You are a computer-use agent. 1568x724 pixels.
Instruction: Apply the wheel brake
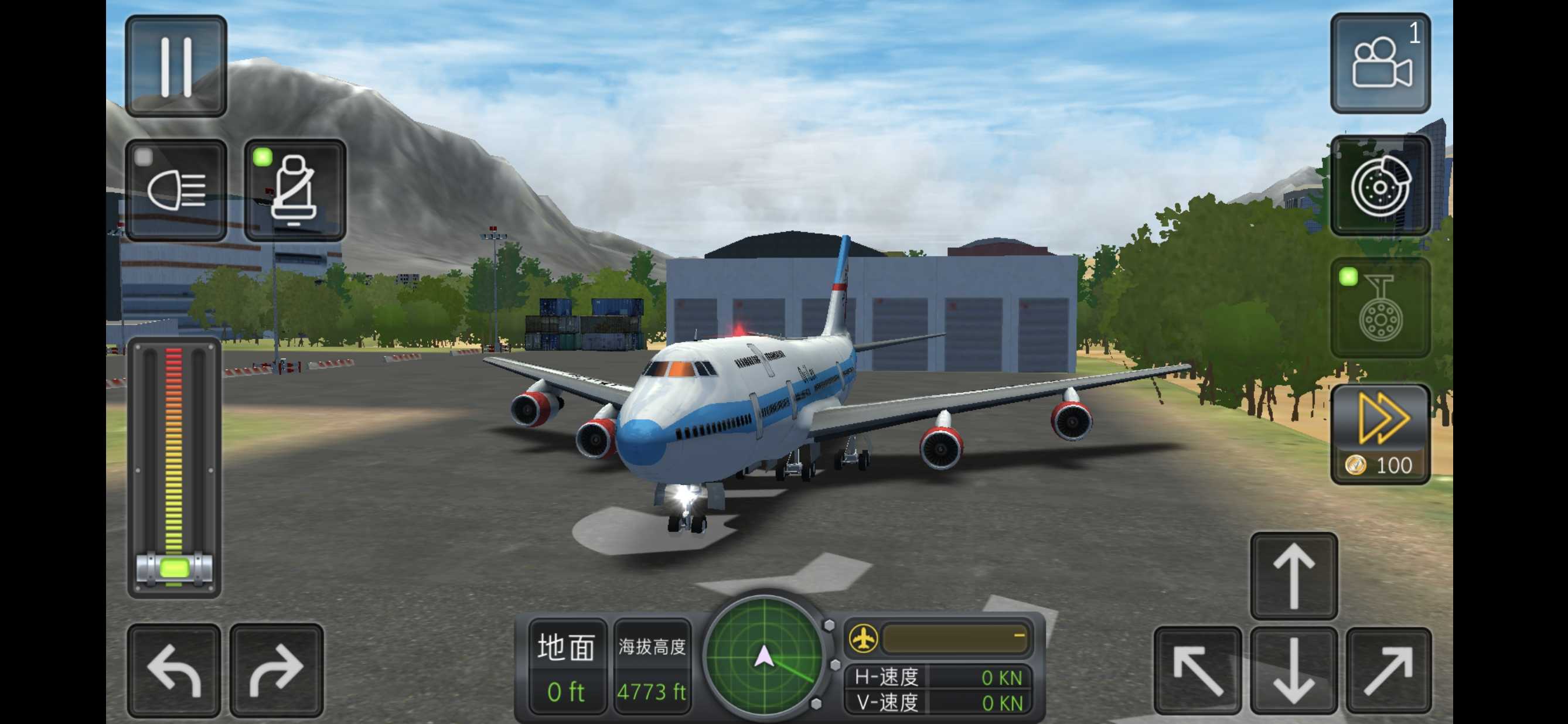(1380, 186)
